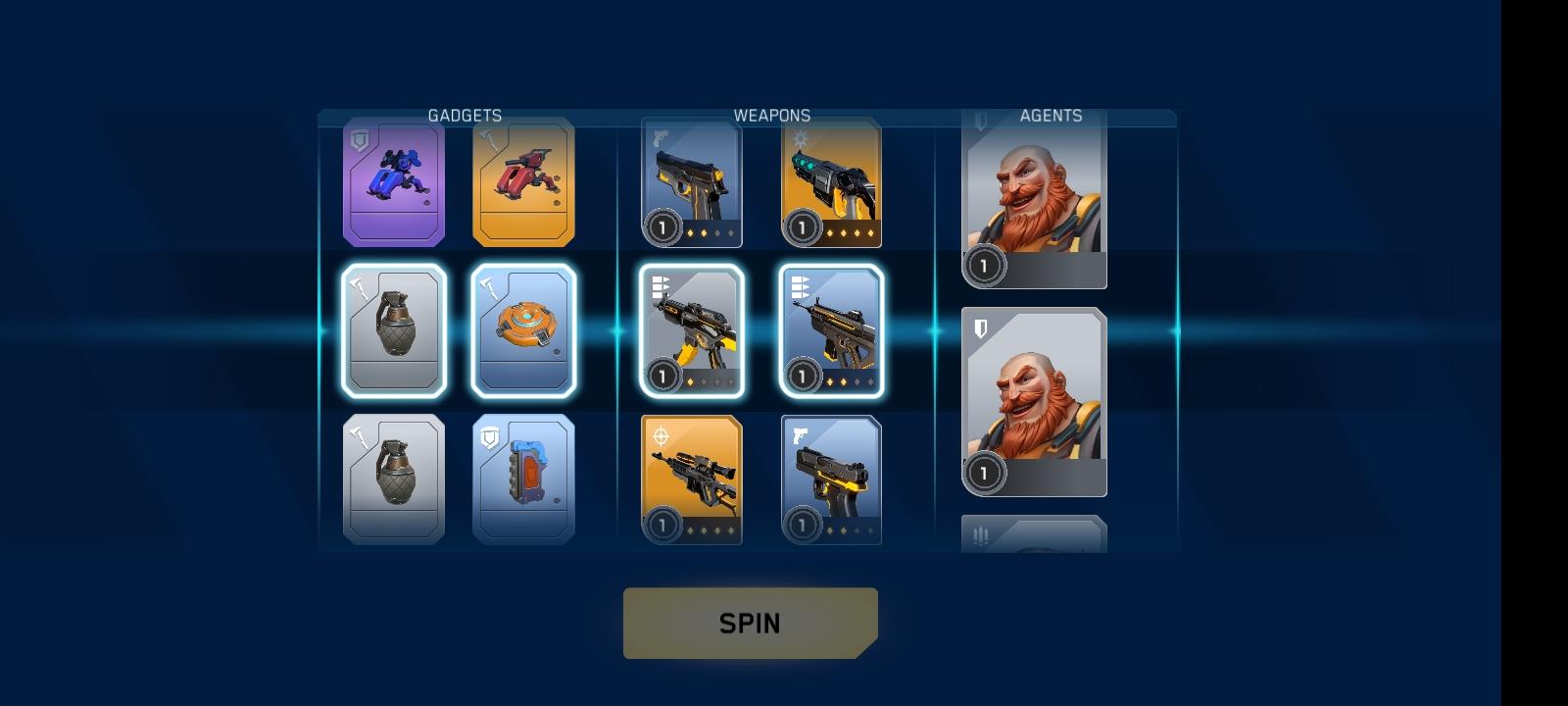Viewport: 1568px width, 706px height.
Task: Select the grayed grenade card in the bottom row
Action: pos(394,478)
